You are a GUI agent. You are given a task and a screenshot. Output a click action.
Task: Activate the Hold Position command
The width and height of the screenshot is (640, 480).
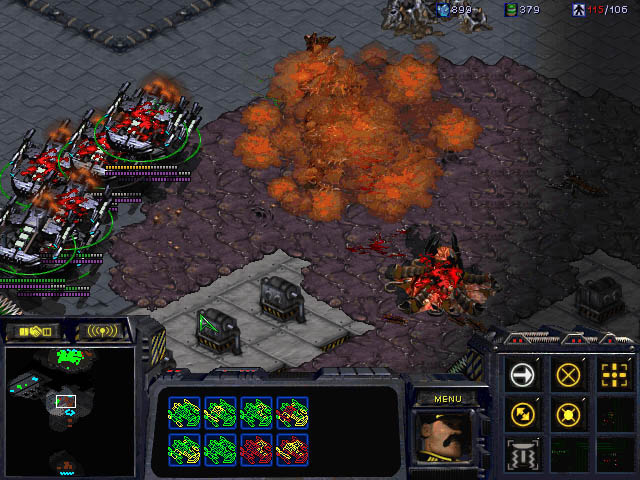[569, 412]
